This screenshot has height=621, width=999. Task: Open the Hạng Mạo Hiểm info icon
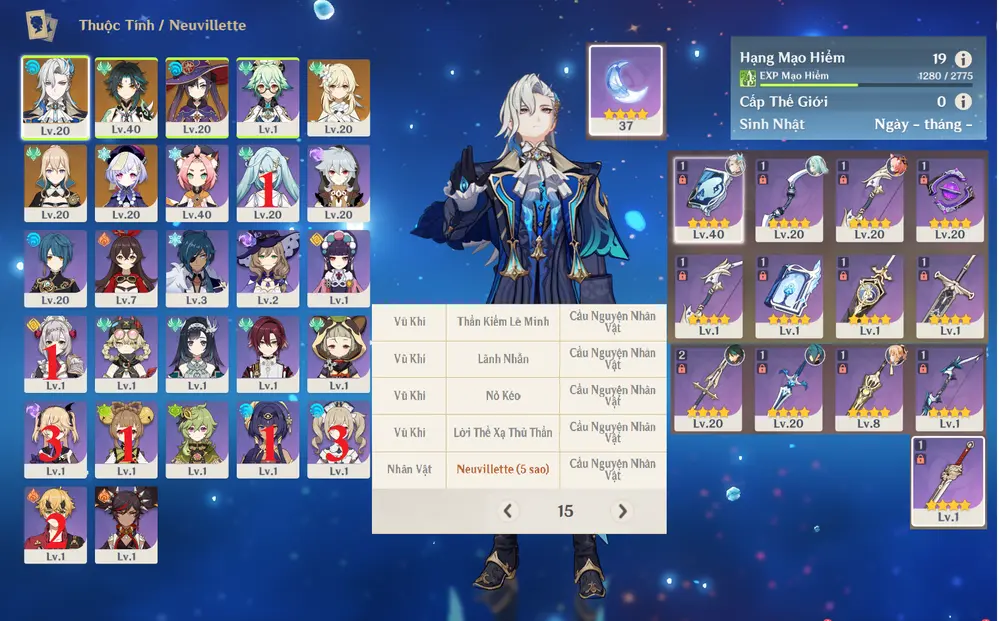coord(963,59)
